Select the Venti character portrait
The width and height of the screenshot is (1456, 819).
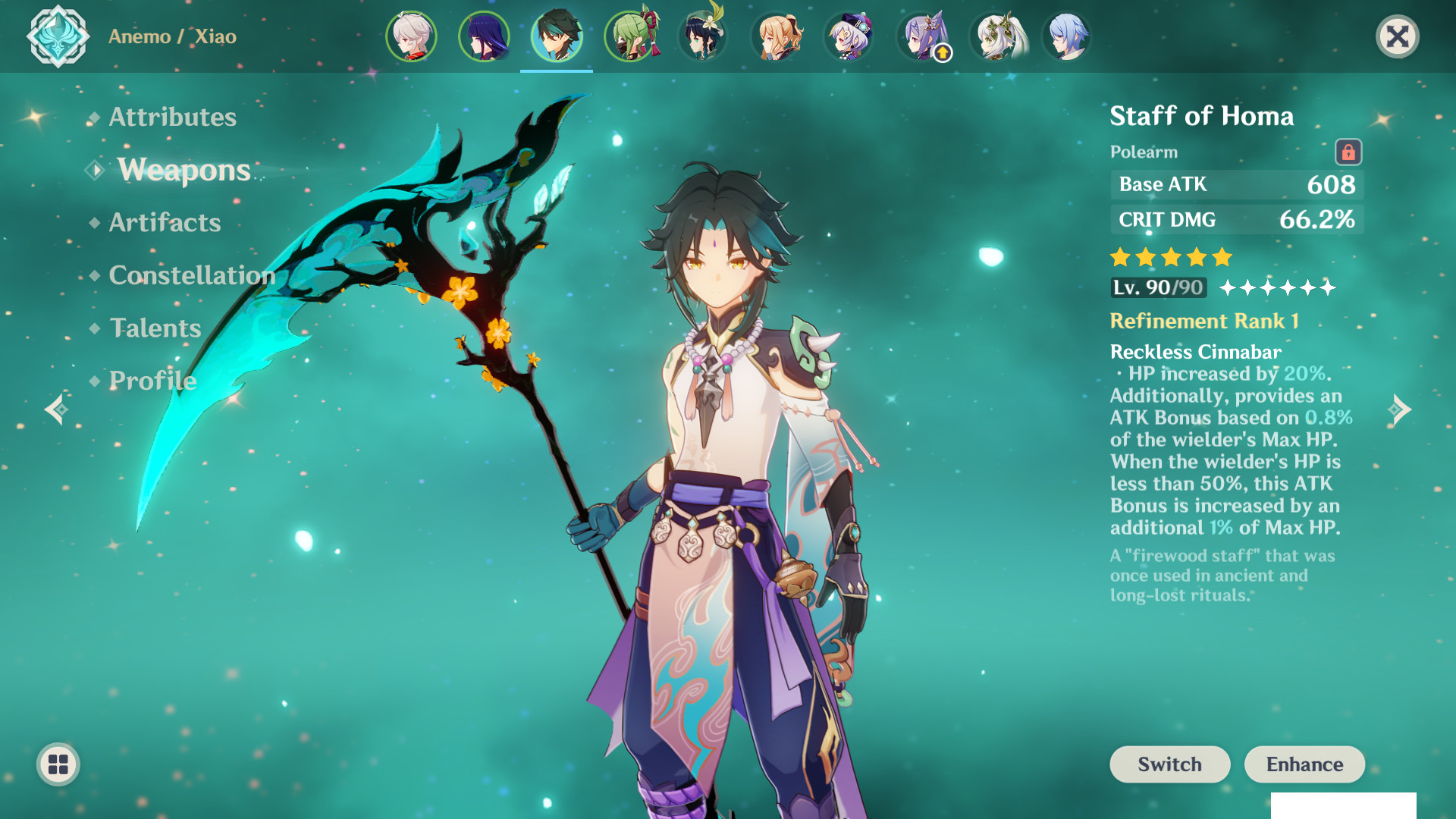(x=703, y=36)
